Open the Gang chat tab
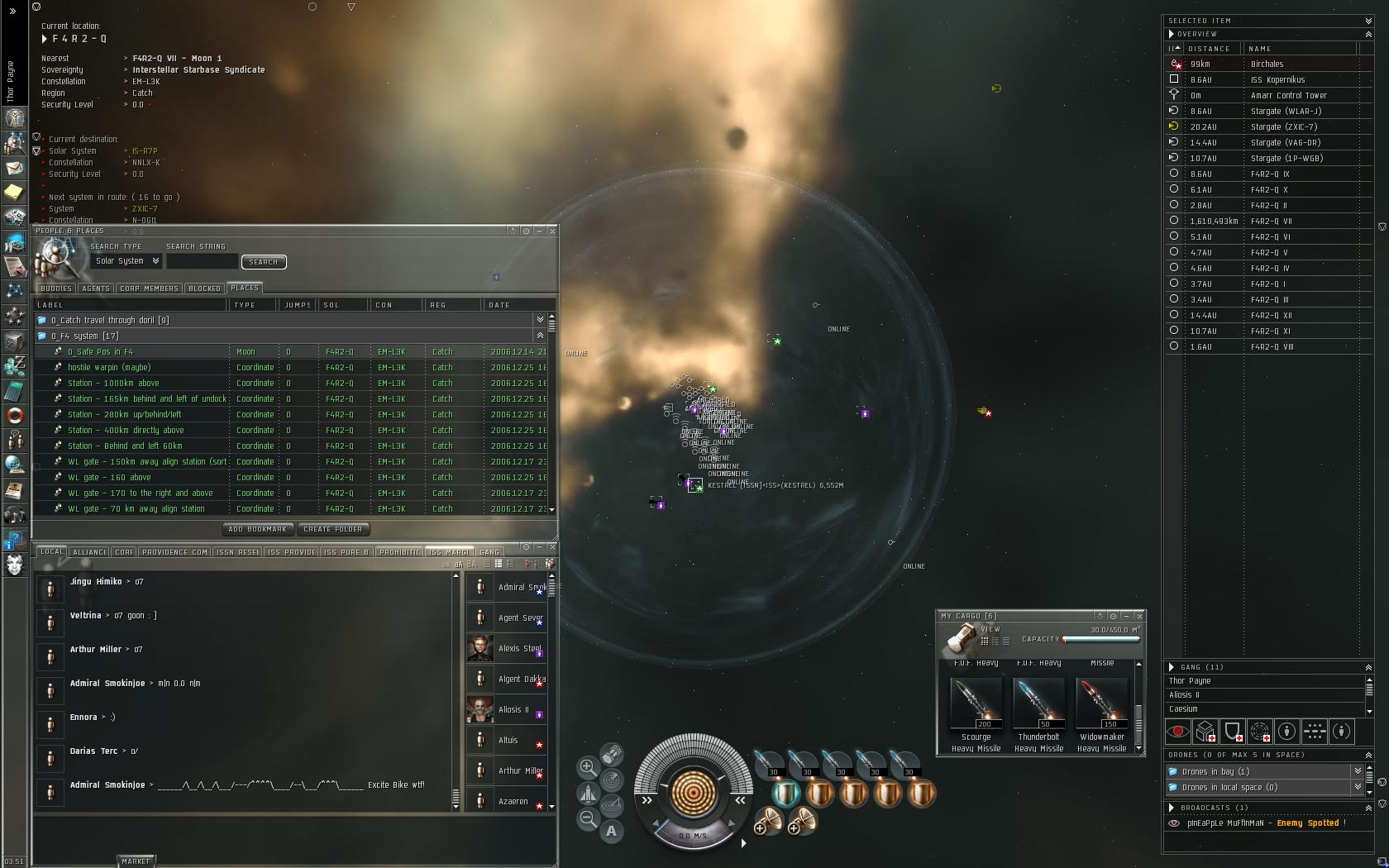This screenshot has width=1389, height=868. [489, 552]
